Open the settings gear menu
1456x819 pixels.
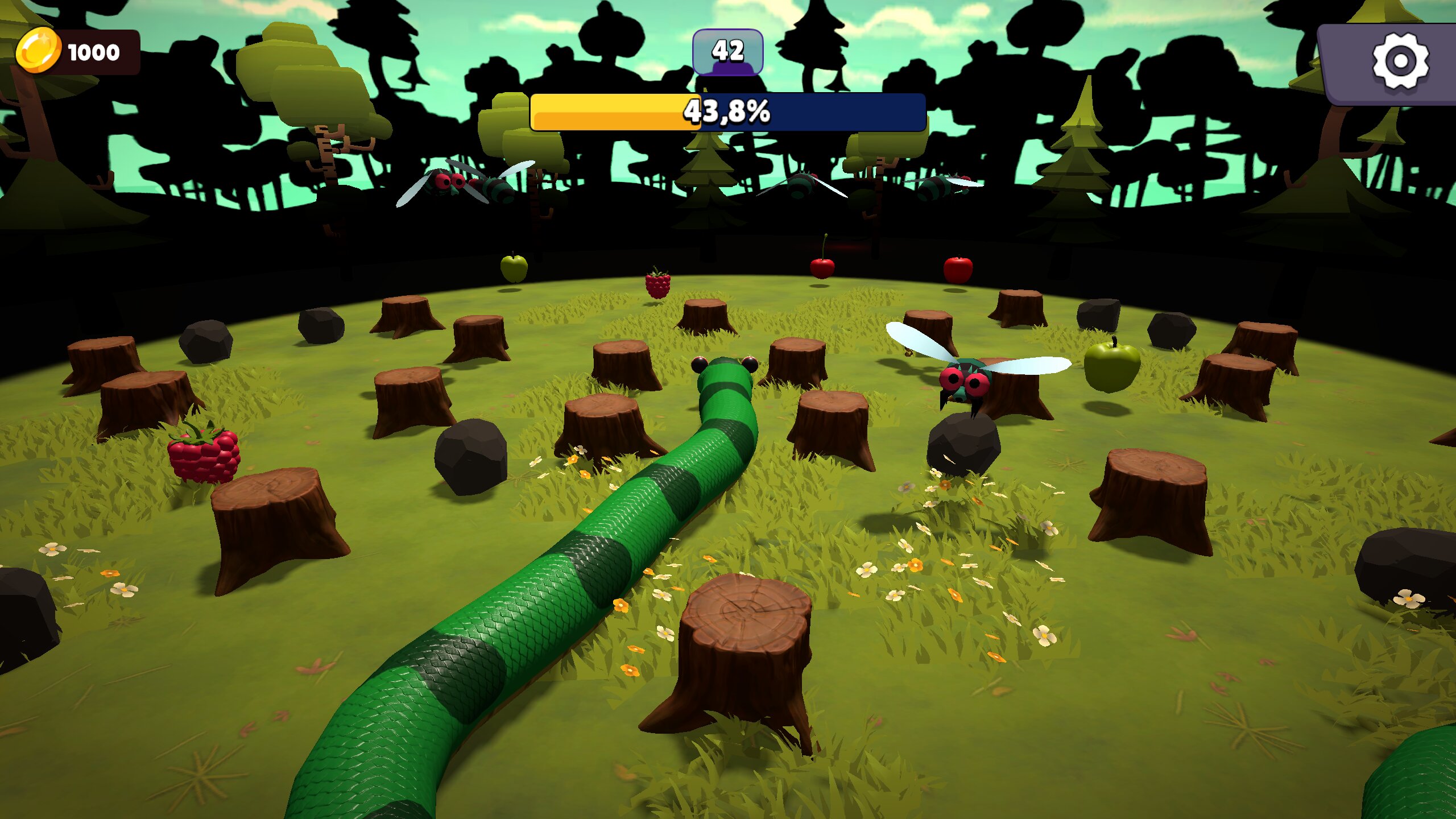1400,61
